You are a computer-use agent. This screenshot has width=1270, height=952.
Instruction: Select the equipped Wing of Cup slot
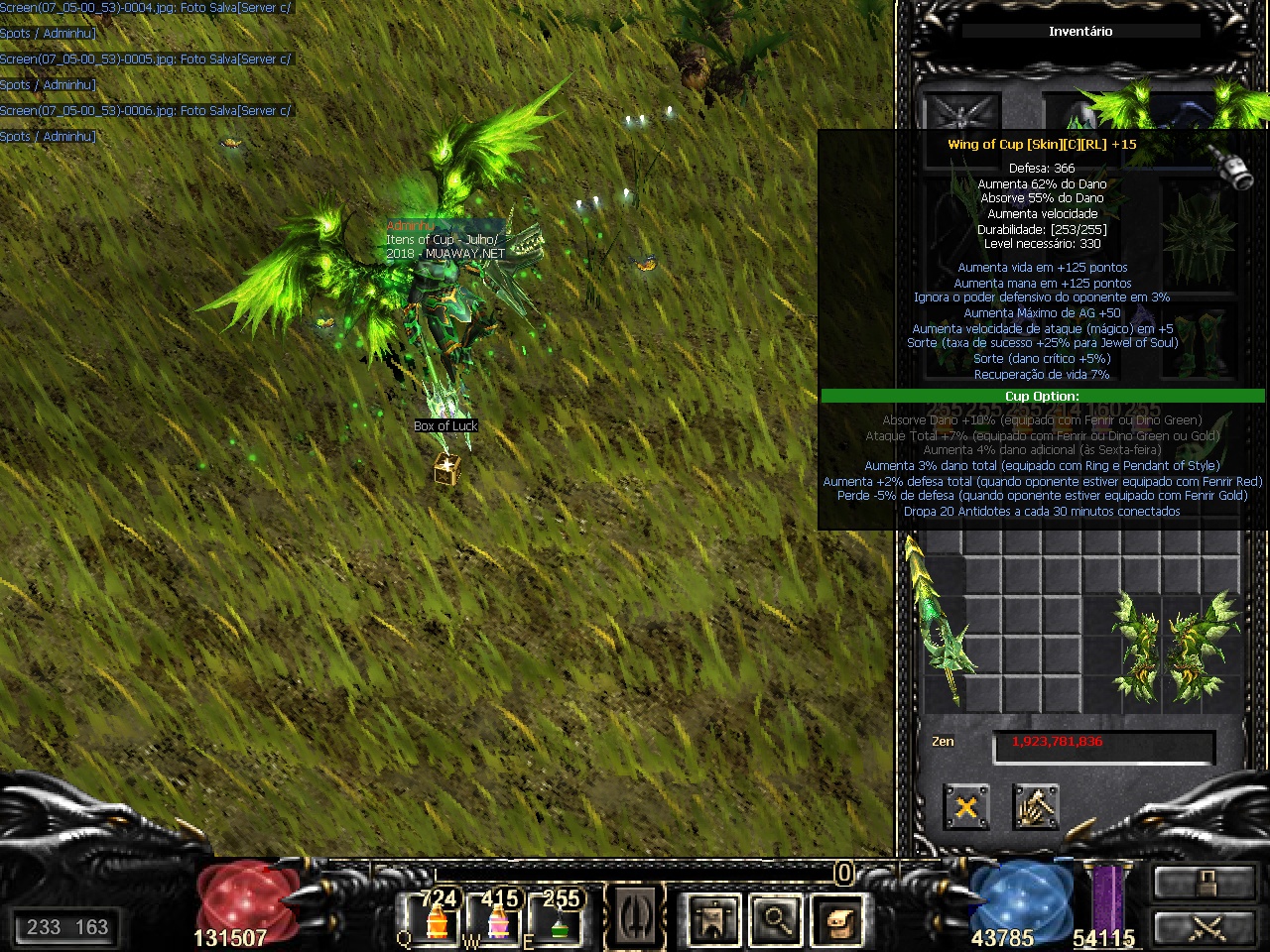coord(1156,111)
